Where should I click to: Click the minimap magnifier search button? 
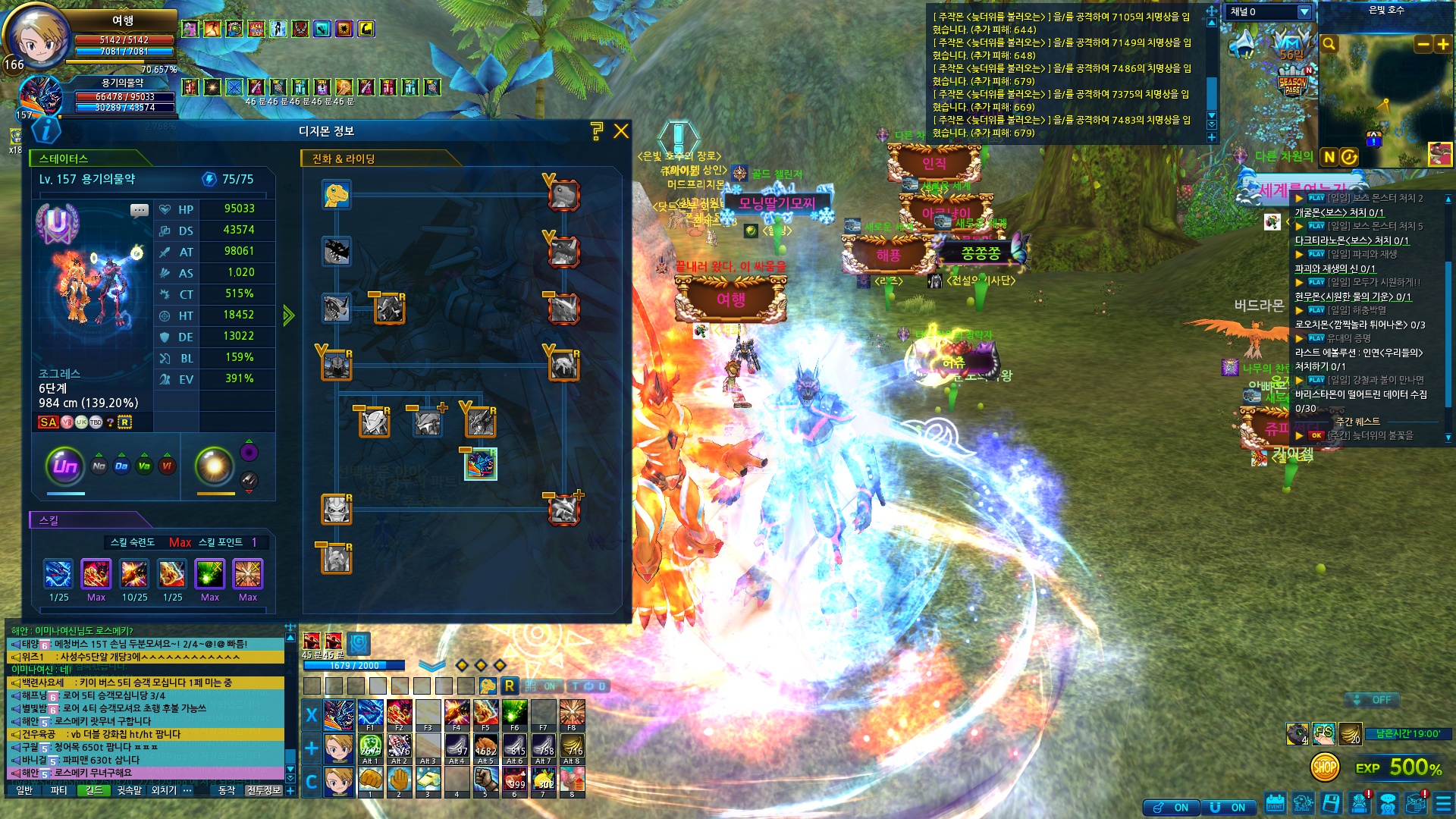click(1329, 45)
